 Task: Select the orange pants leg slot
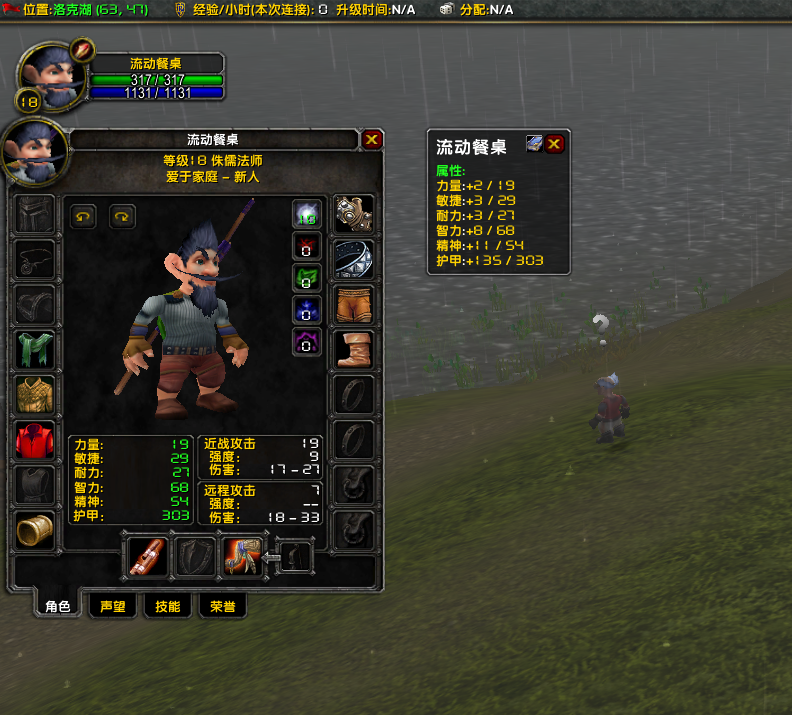click(x=353, y=304)
